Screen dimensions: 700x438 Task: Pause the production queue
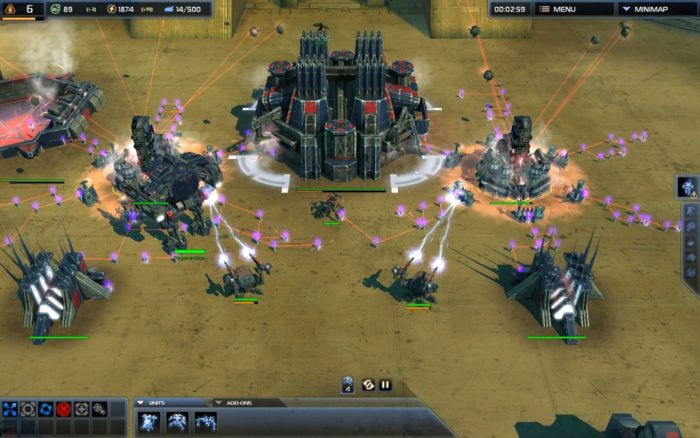[x=385, y=384]
